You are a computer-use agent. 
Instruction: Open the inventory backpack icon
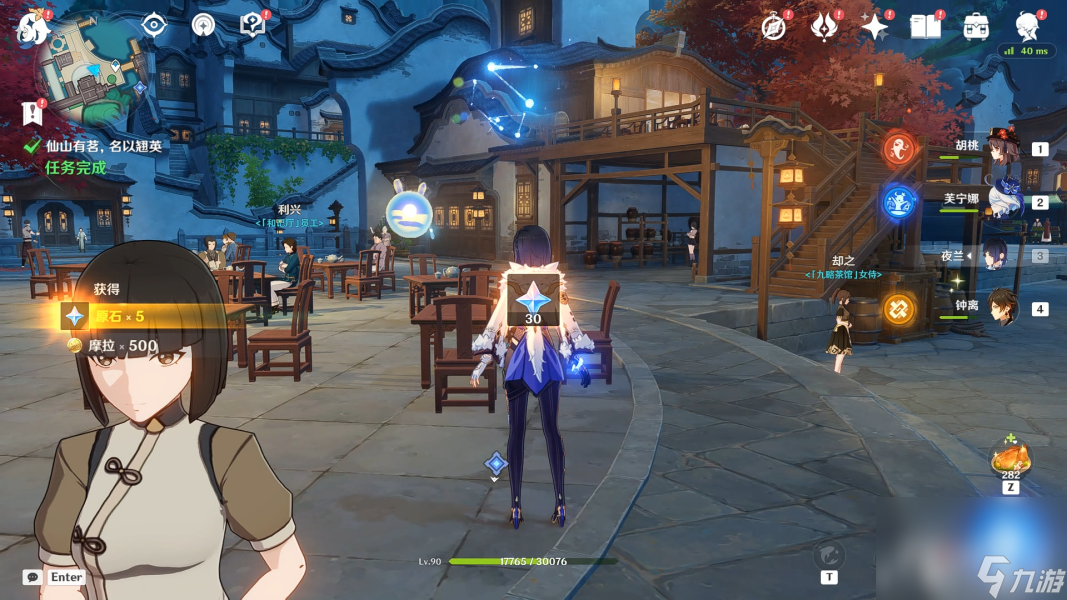[977, 27]
